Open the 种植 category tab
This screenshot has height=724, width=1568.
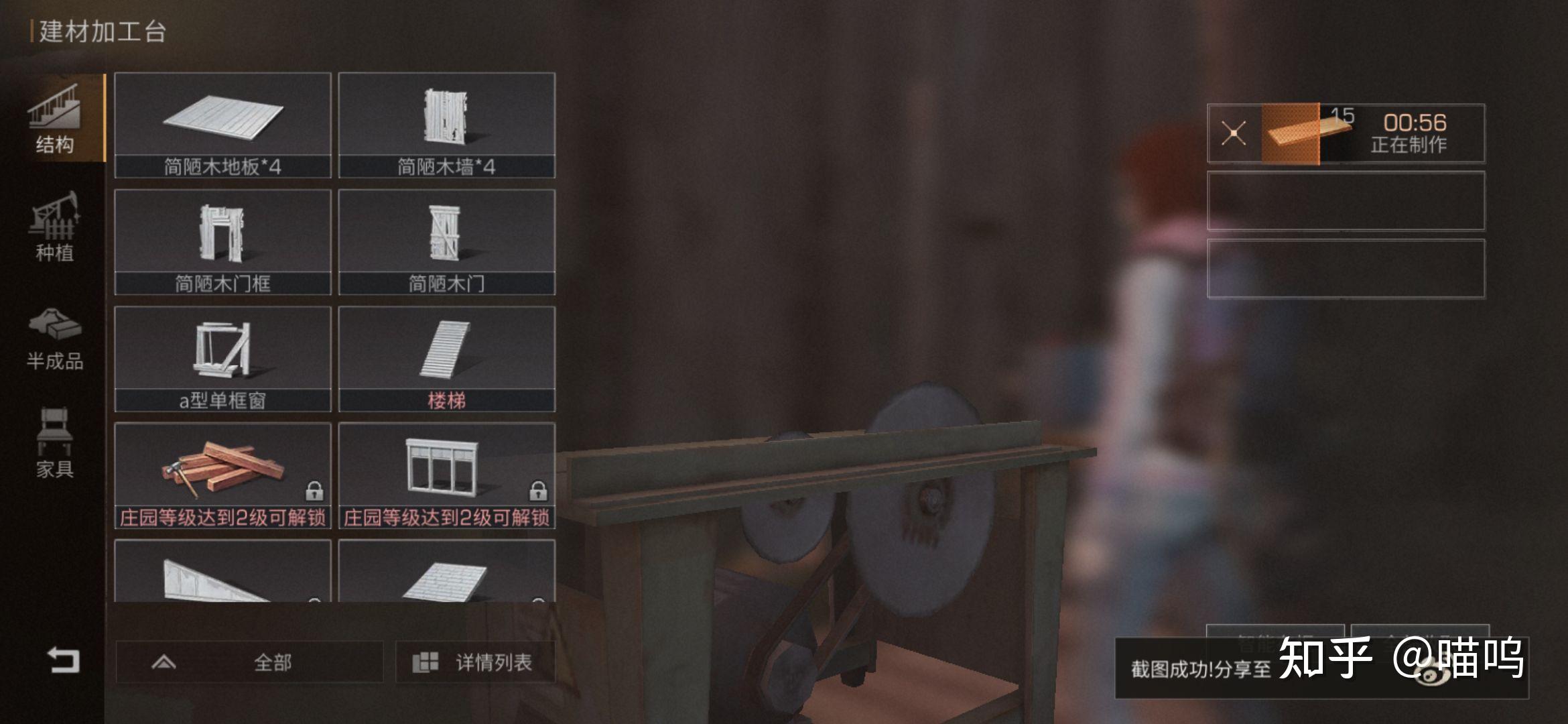(x=54, y=226)
